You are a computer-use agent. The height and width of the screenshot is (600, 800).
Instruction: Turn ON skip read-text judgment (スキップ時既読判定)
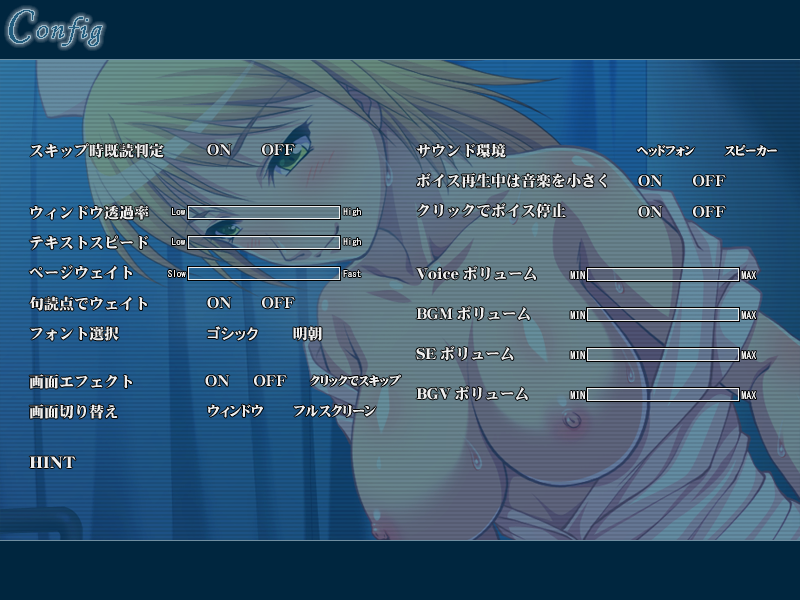coord(218,151)
